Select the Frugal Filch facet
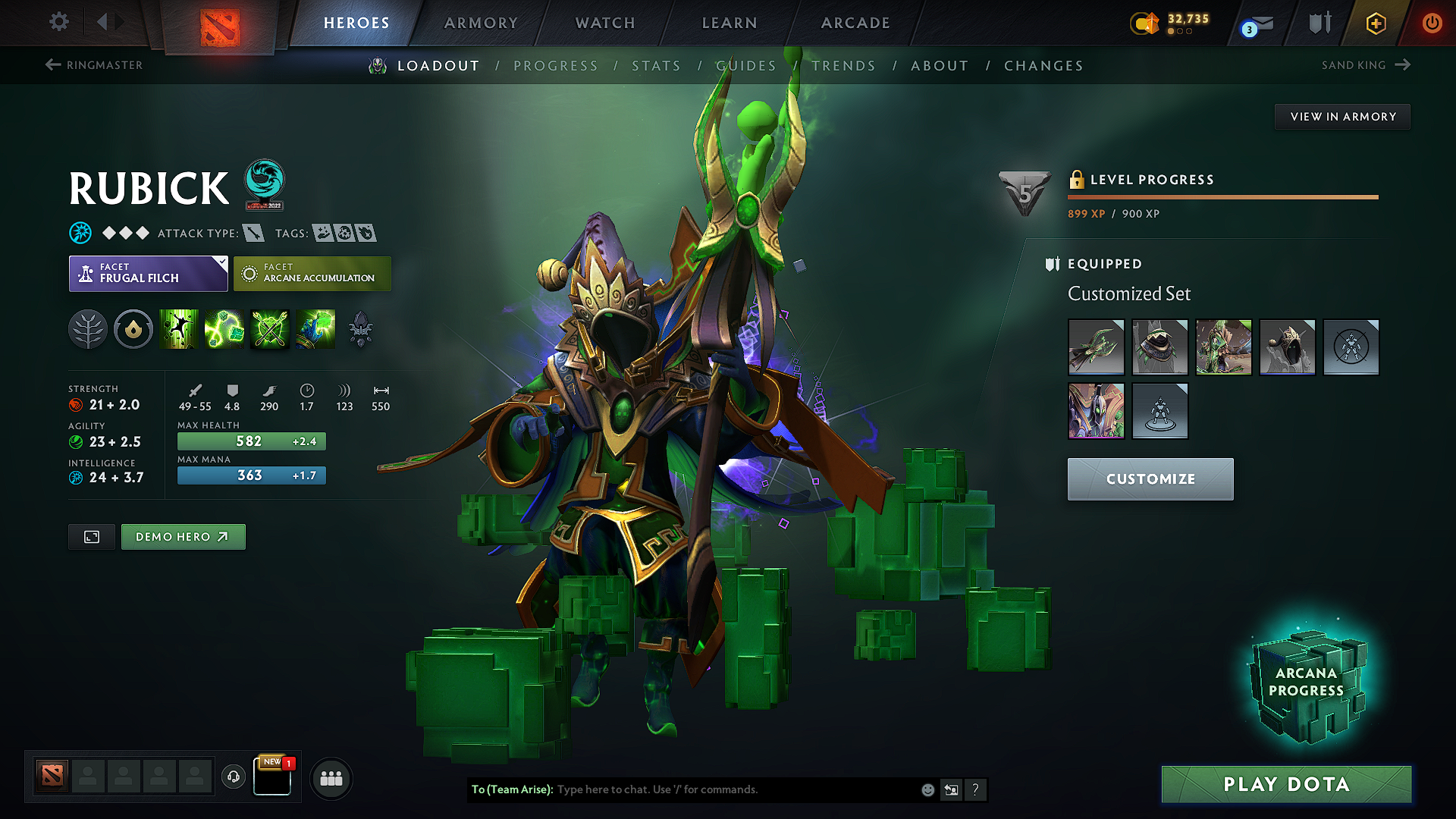Viewport: 1456px width, 819px height. click(148, 273)
